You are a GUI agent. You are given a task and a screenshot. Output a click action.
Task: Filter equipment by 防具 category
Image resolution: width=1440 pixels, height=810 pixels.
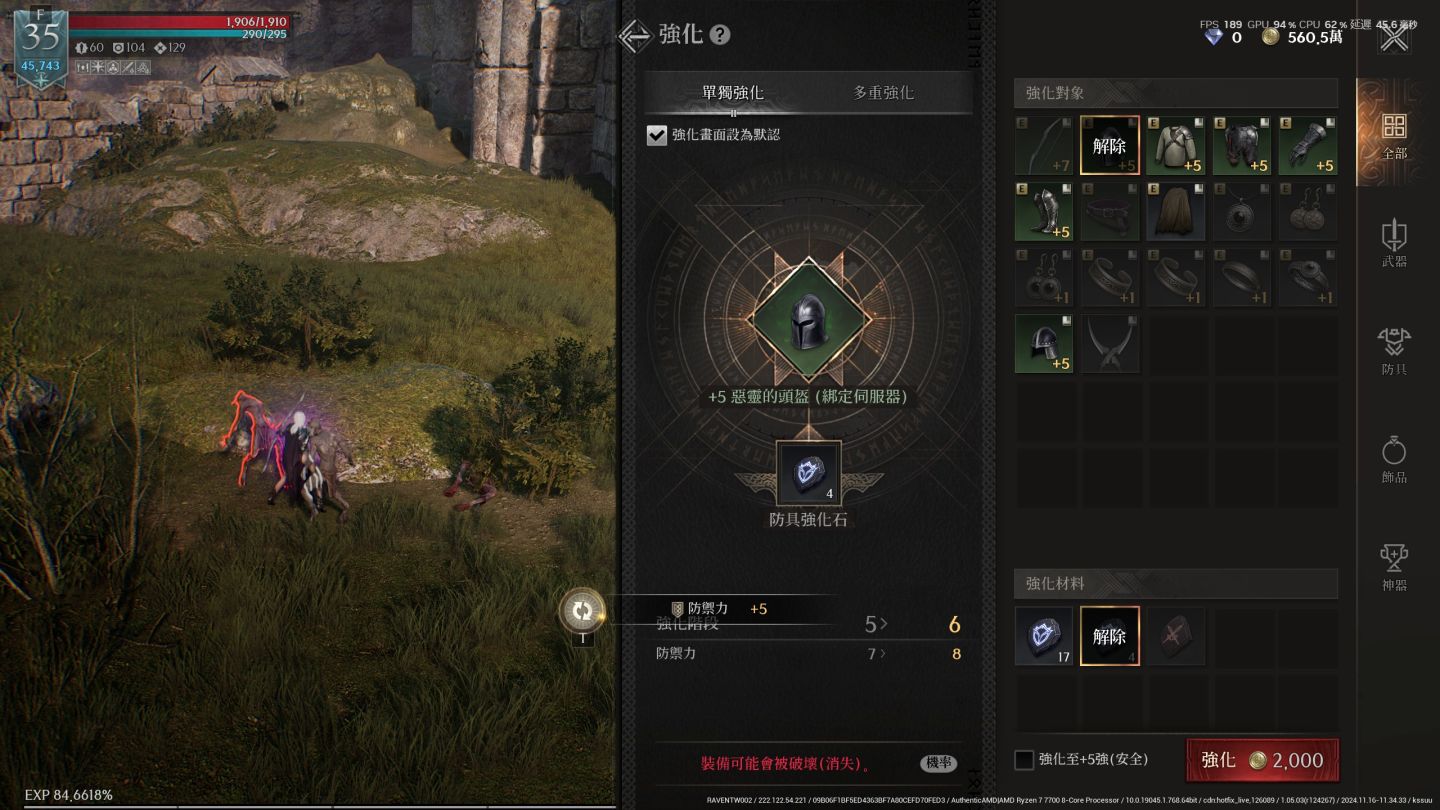(1394, 351)
